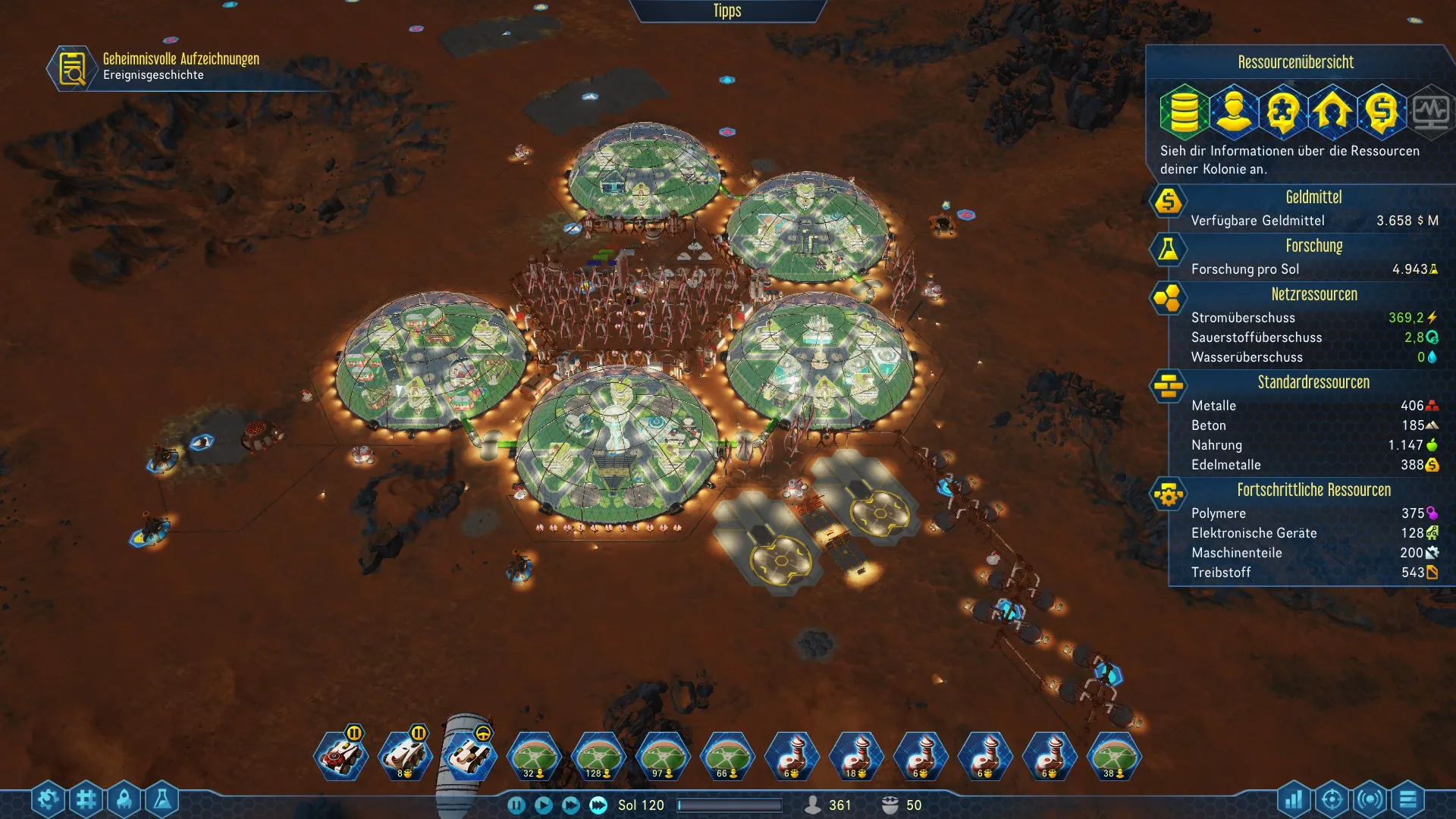Select the dome with 128 colonists
This screenshot has width=1456, height=819.
(598, 757)
